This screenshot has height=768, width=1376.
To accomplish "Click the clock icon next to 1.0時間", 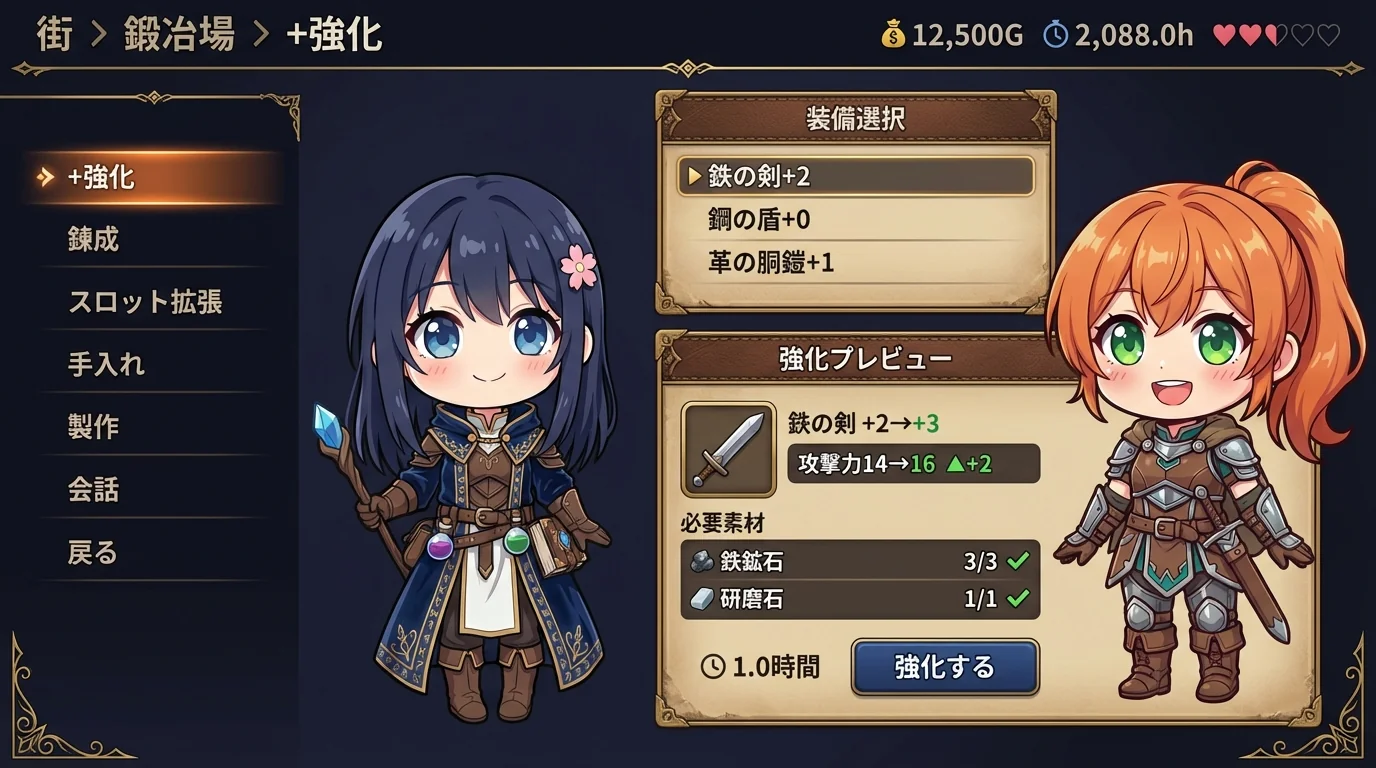I will tap(714, 664).
